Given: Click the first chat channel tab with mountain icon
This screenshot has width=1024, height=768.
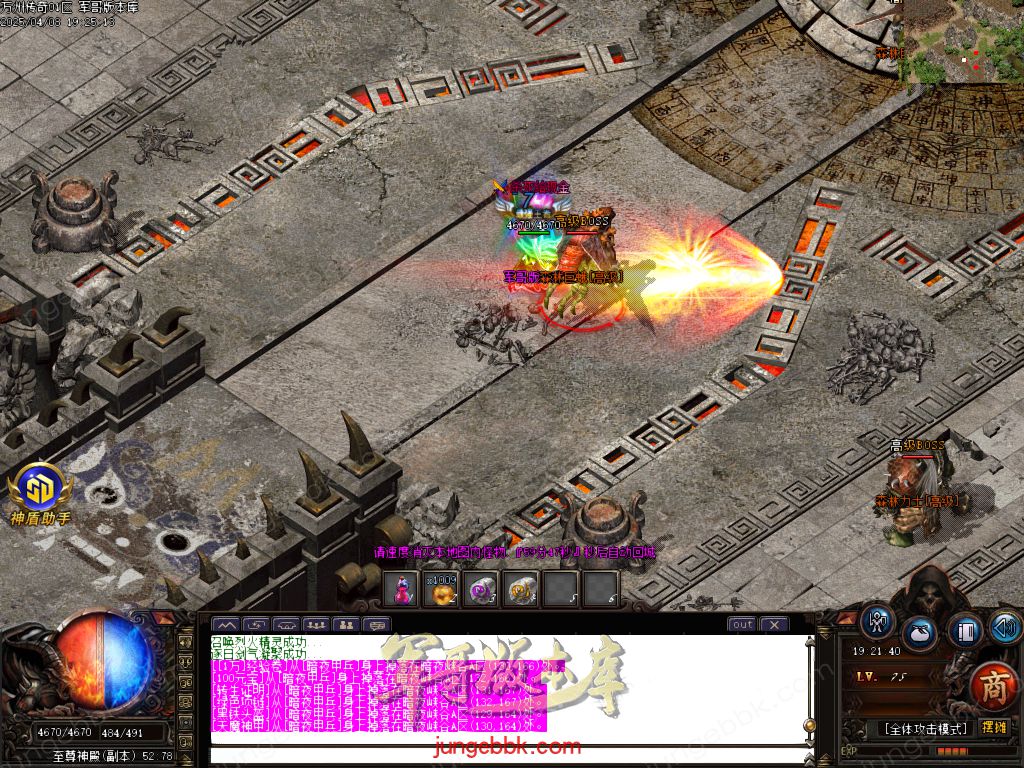Looking at the screenshot, I should [225, 625].
